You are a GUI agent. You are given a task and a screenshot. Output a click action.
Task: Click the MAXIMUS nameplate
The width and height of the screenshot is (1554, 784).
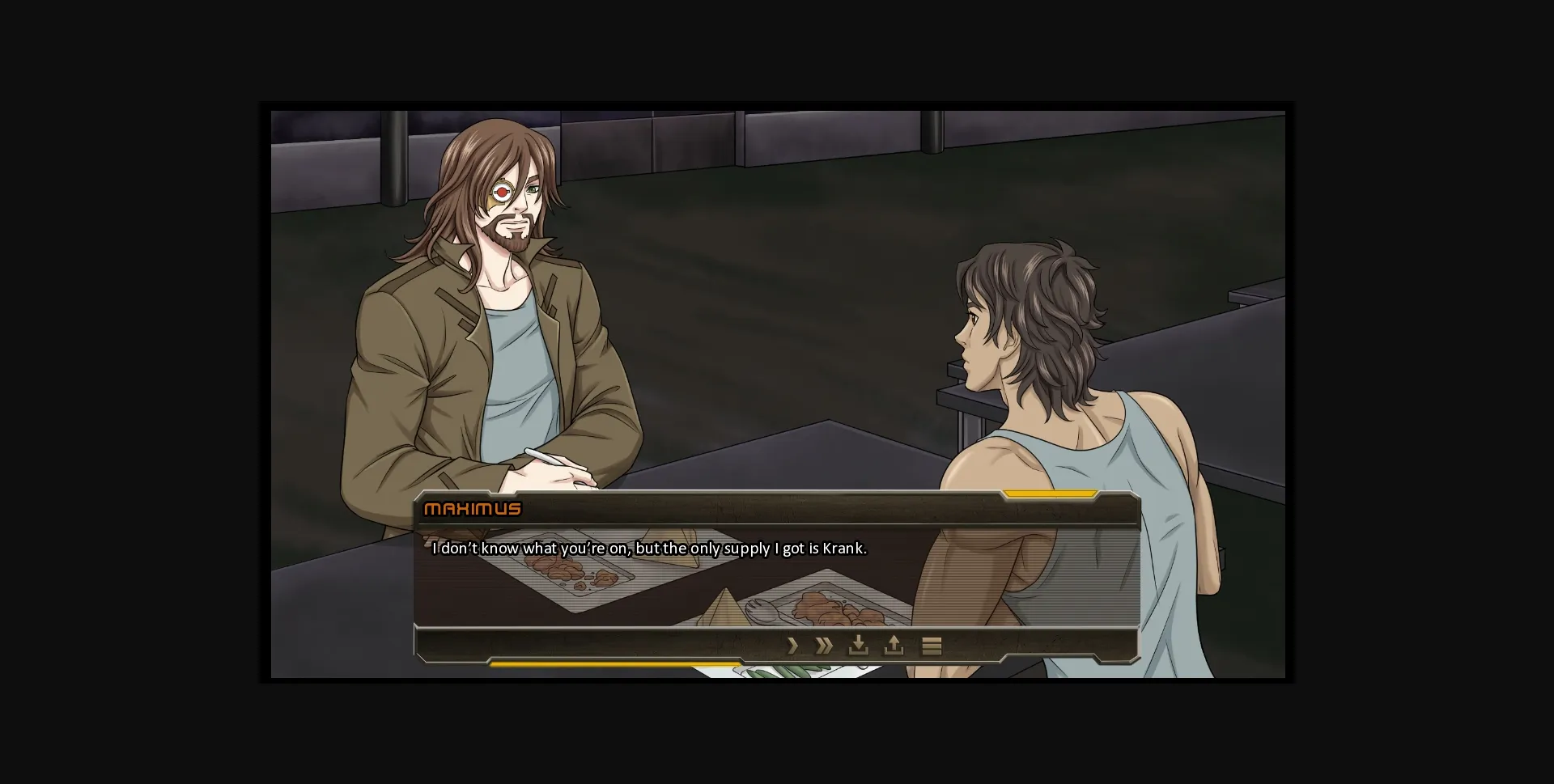(473, 508)
